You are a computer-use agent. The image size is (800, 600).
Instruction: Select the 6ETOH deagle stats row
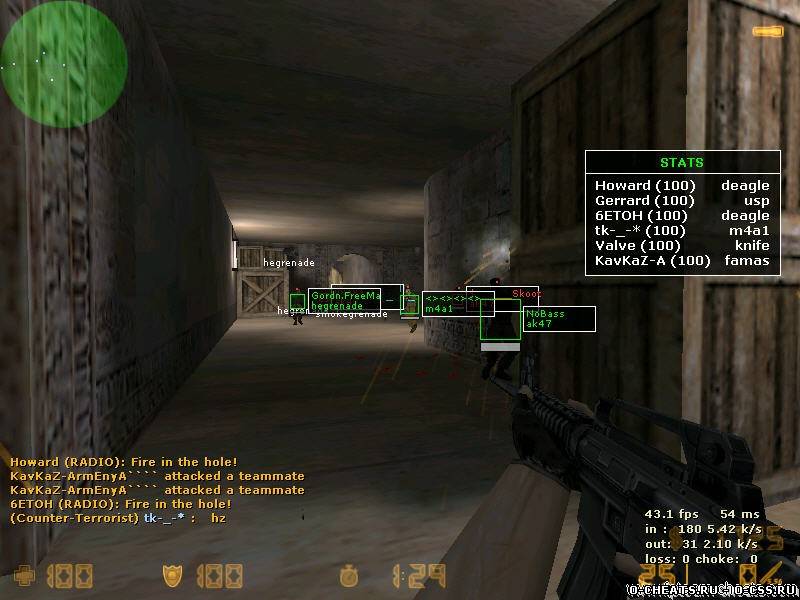[x=682, y=215]
